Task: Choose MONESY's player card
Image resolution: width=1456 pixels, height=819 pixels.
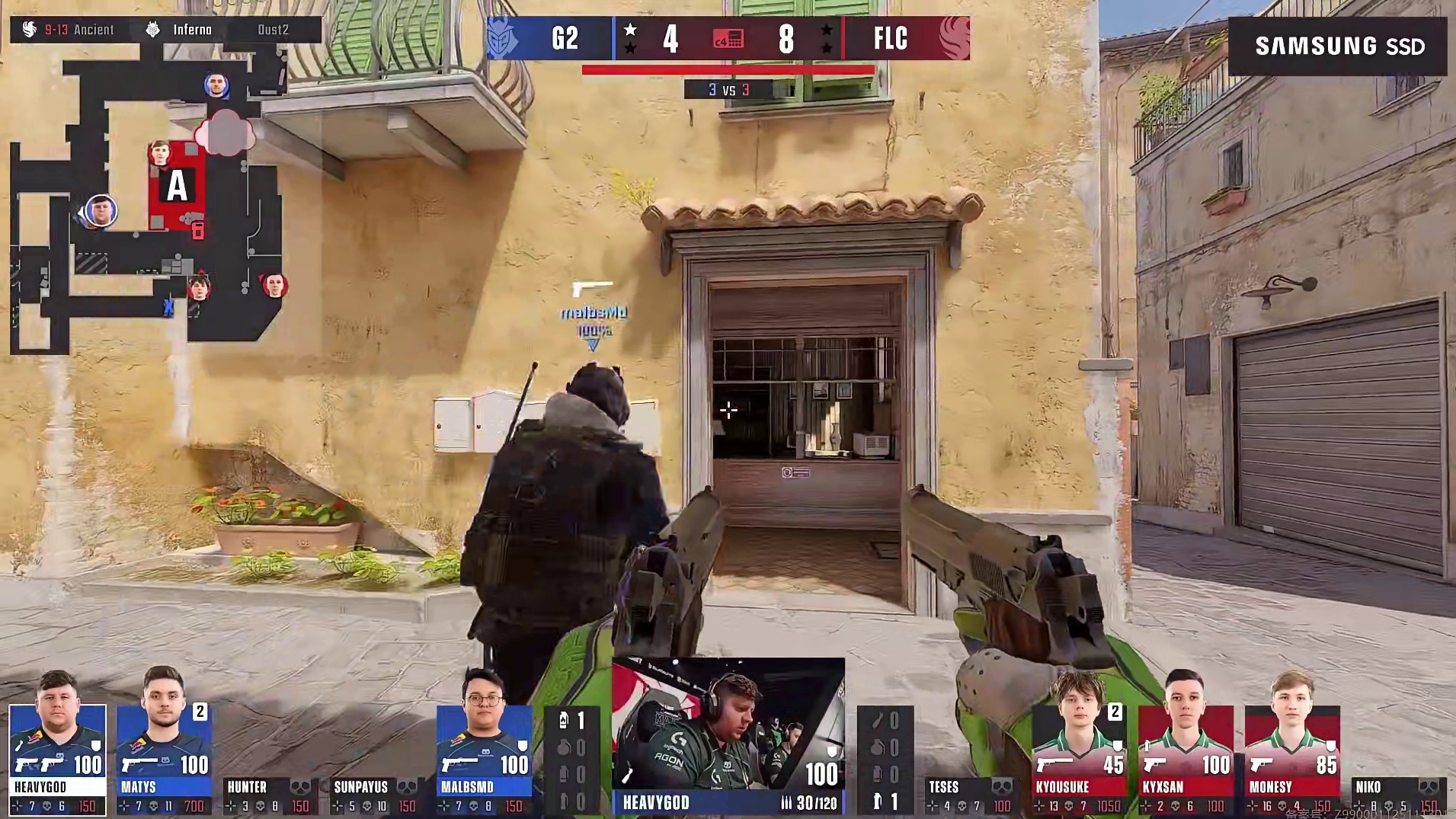Action: [1291, 758]
